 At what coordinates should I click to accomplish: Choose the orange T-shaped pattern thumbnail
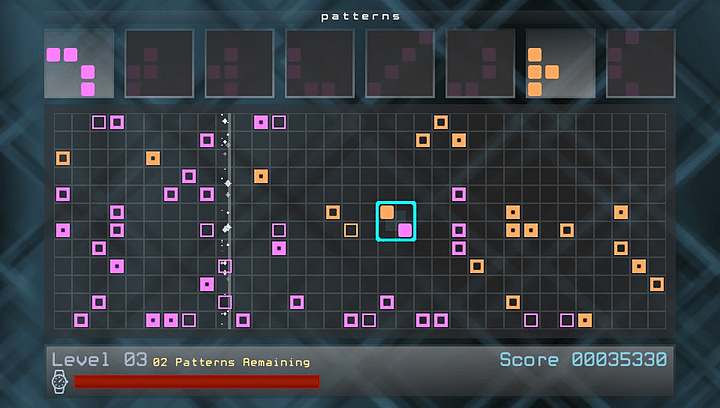coord(560,63)
